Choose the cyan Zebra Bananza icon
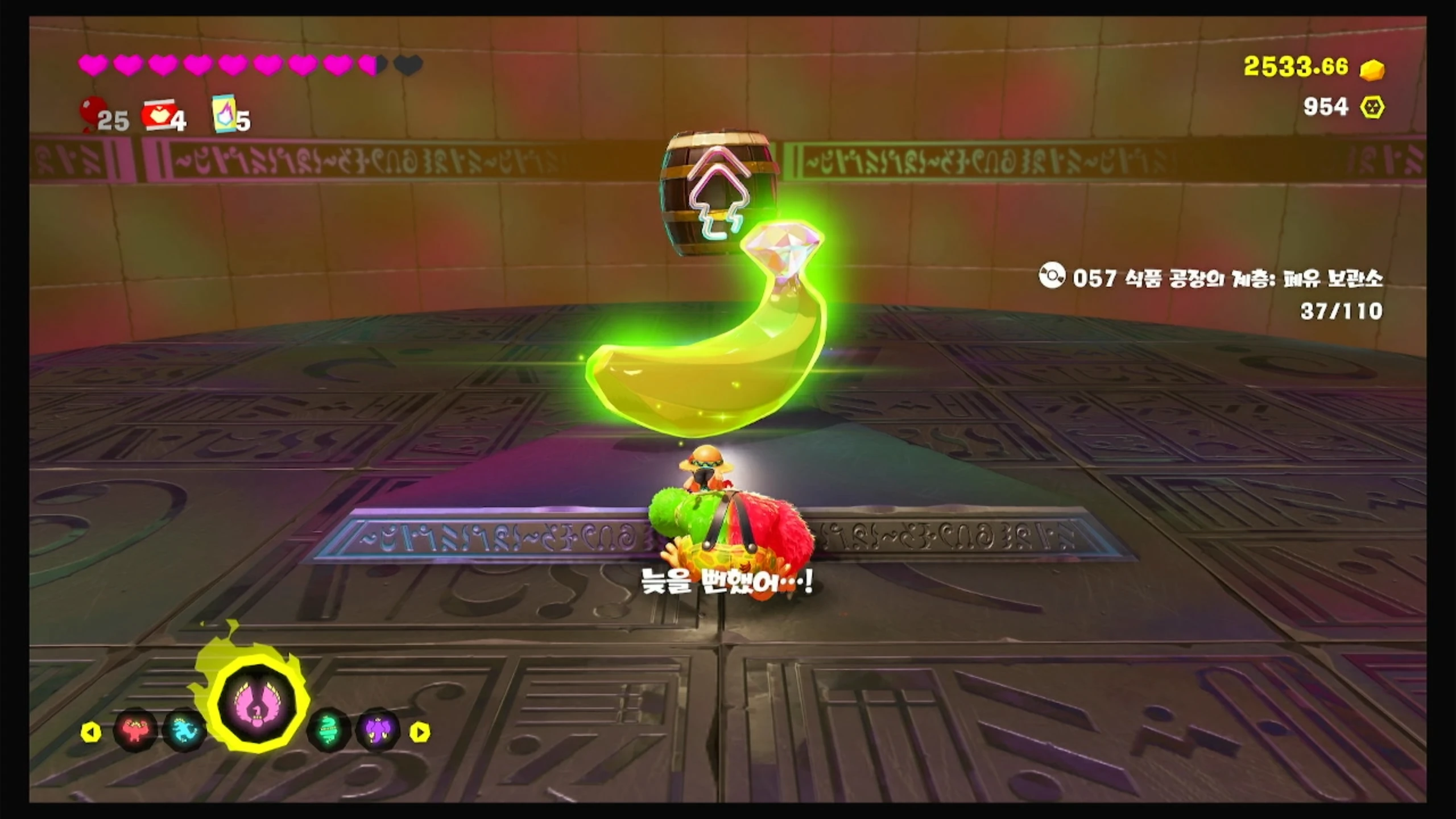 (184, 730)
